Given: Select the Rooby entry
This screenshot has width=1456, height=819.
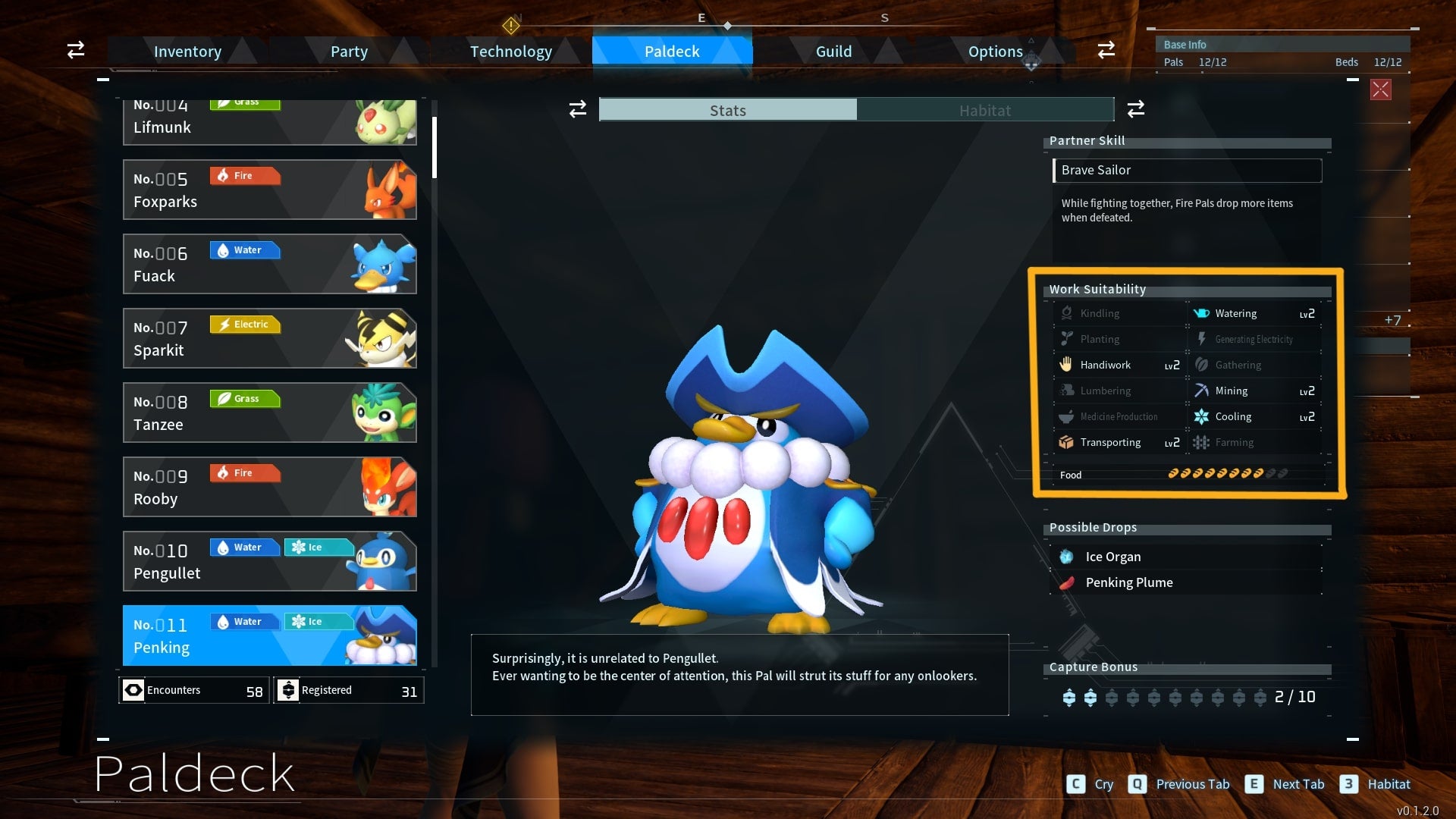Looking at the screenshot, I should coord(269,487).
